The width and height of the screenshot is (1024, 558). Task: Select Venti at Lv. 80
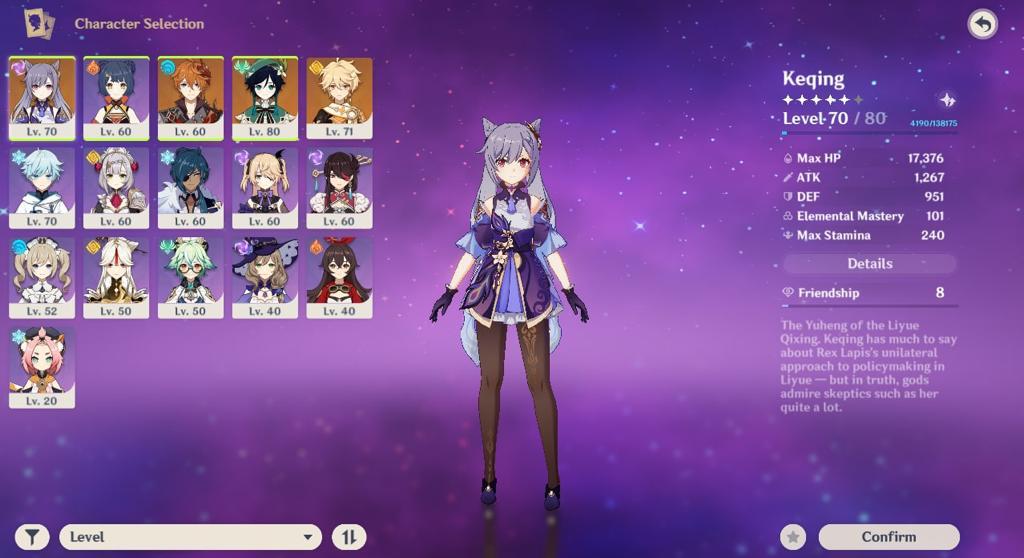point(264,97)
